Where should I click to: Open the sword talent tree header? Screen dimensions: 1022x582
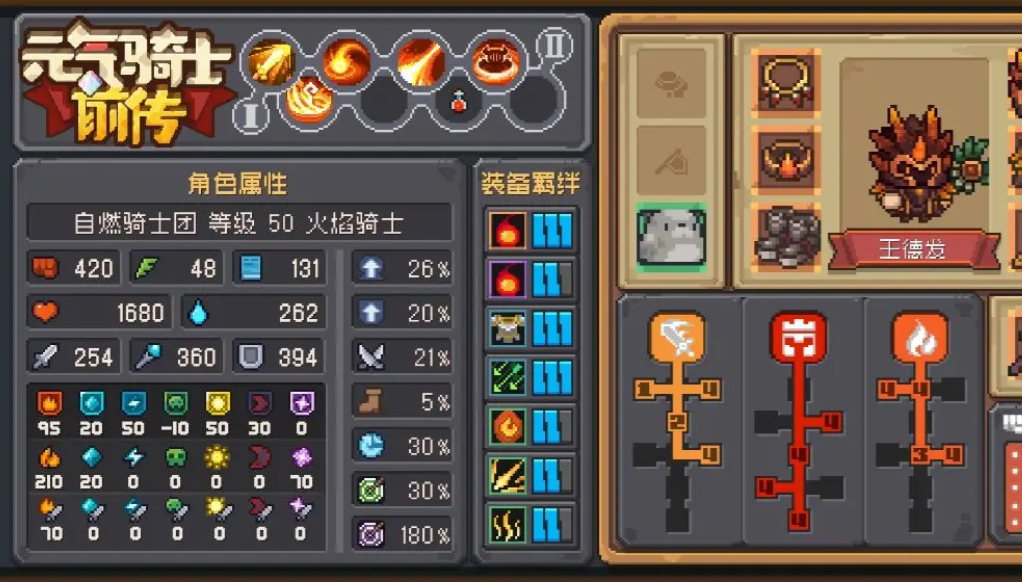676,338
